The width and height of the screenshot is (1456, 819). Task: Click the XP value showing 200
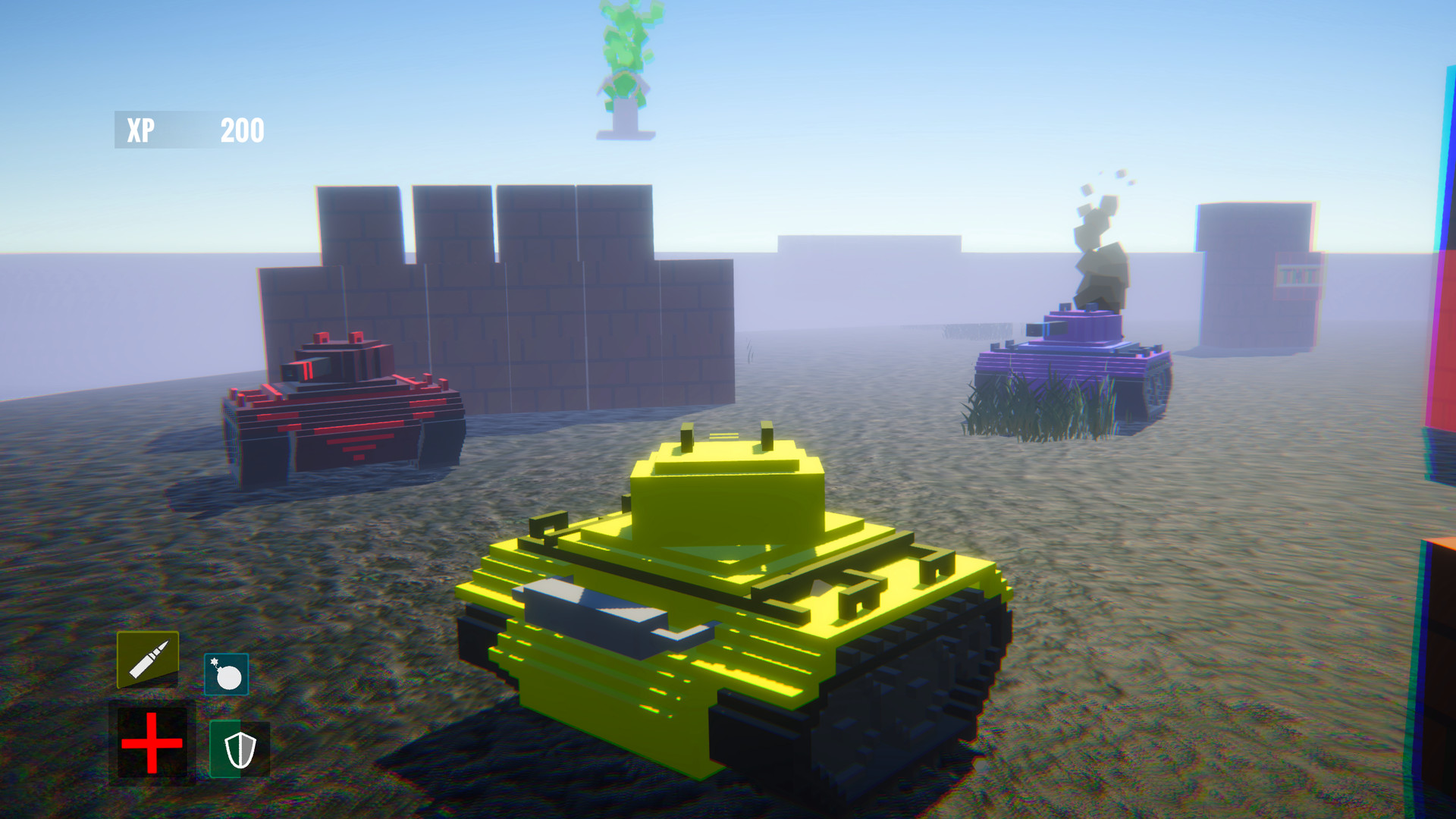(x=241, y=130)
